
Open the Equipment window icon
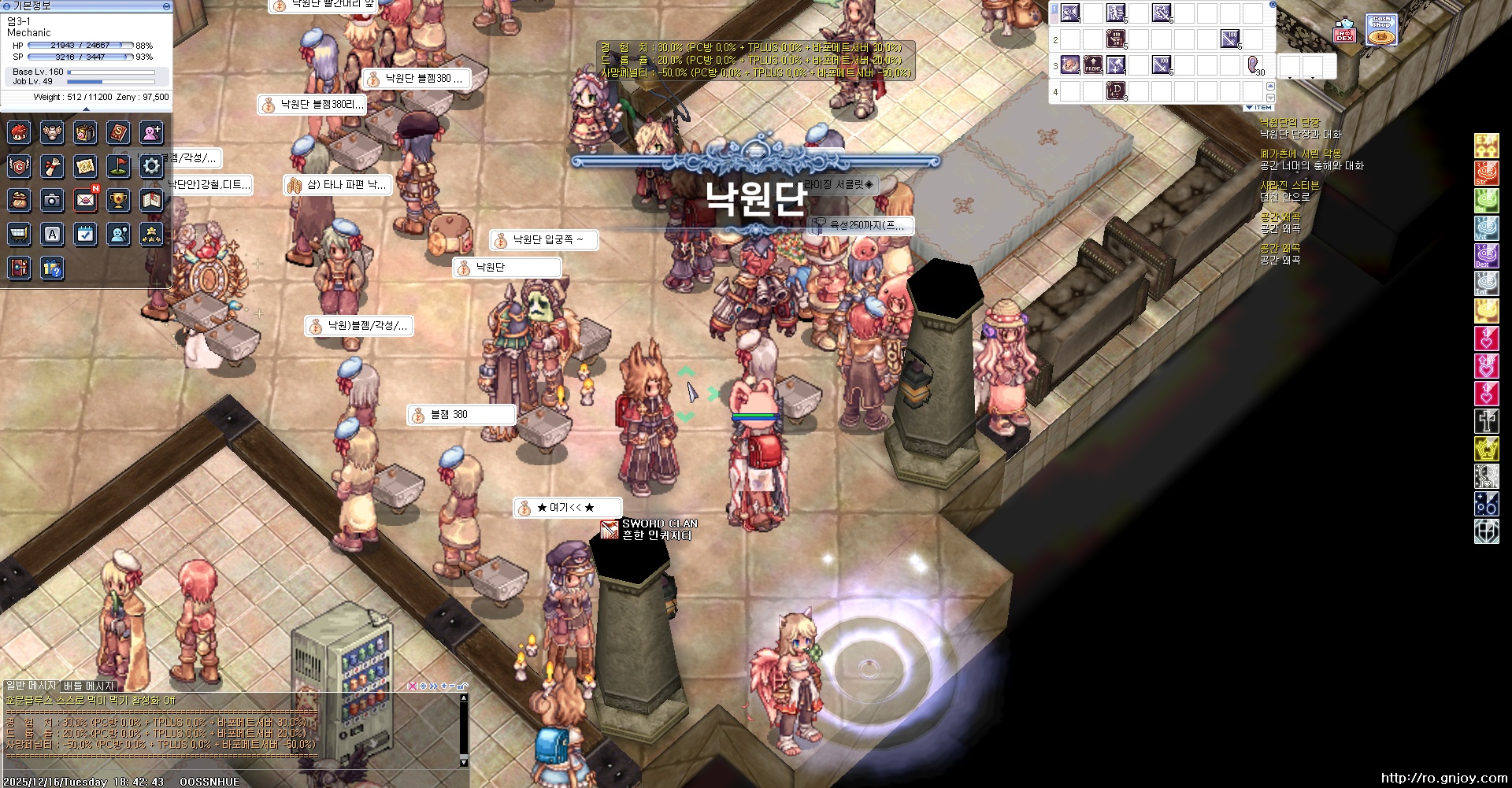tap(53, 134)
